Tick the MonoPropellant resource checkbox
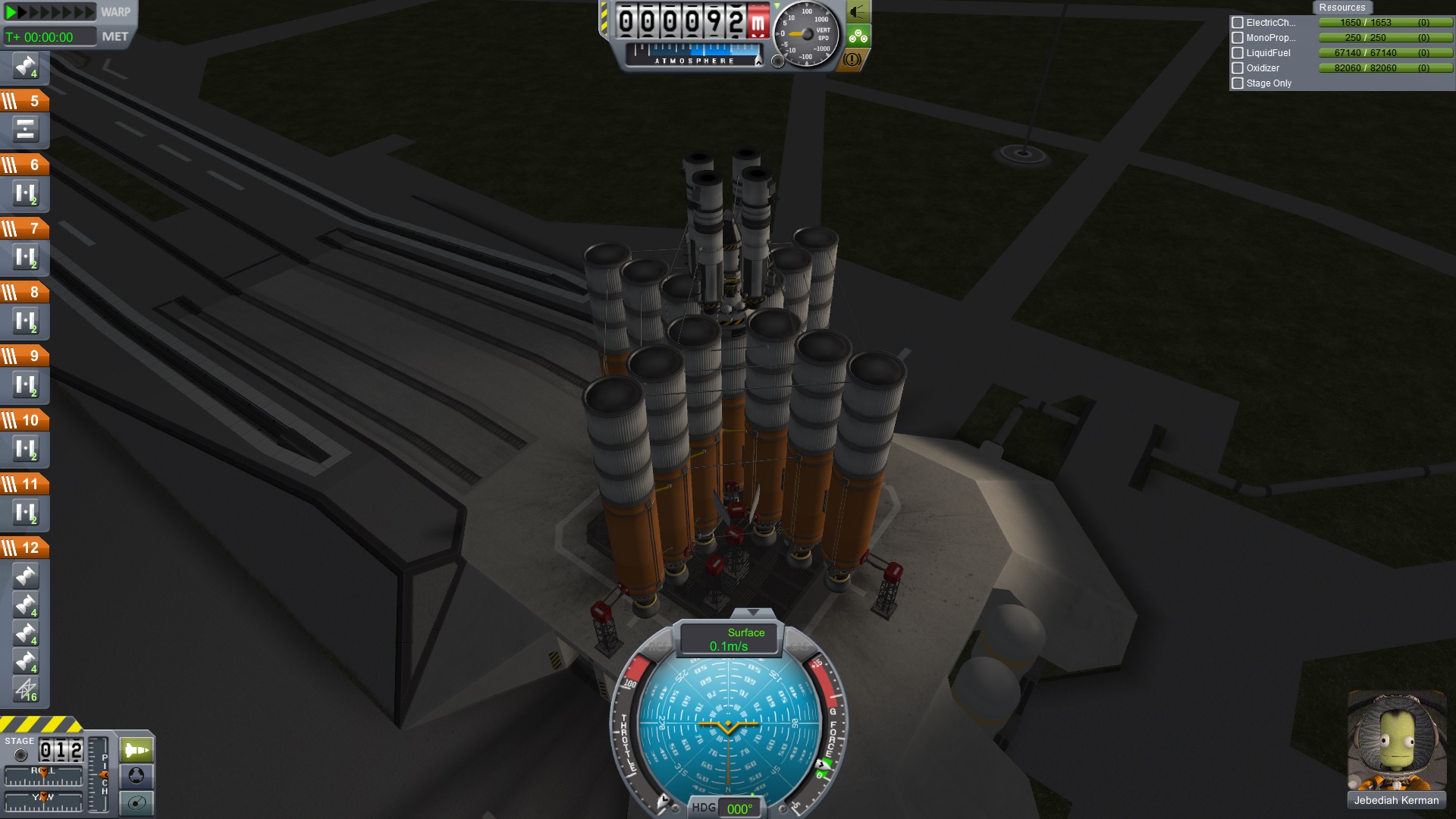Image resolution: width=1456 pixels, height=819 pixels. pyautogui.click(x=1238, y=38)
